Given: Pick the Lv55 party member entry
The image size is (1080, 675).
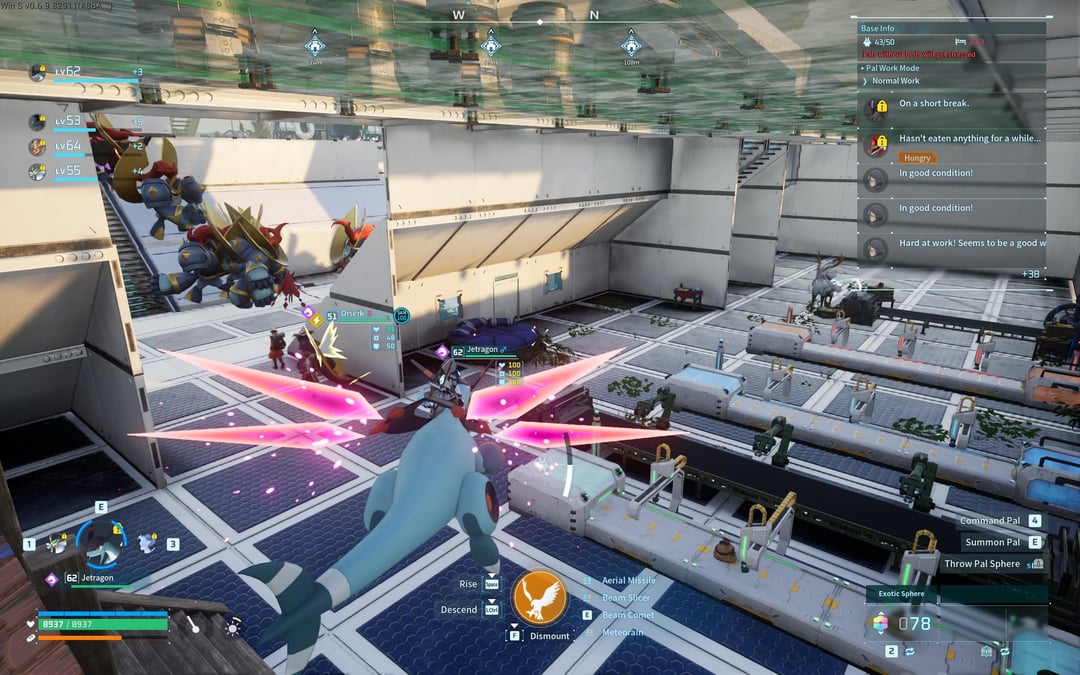Looking at the screenshot, I should tap(68, 171).
